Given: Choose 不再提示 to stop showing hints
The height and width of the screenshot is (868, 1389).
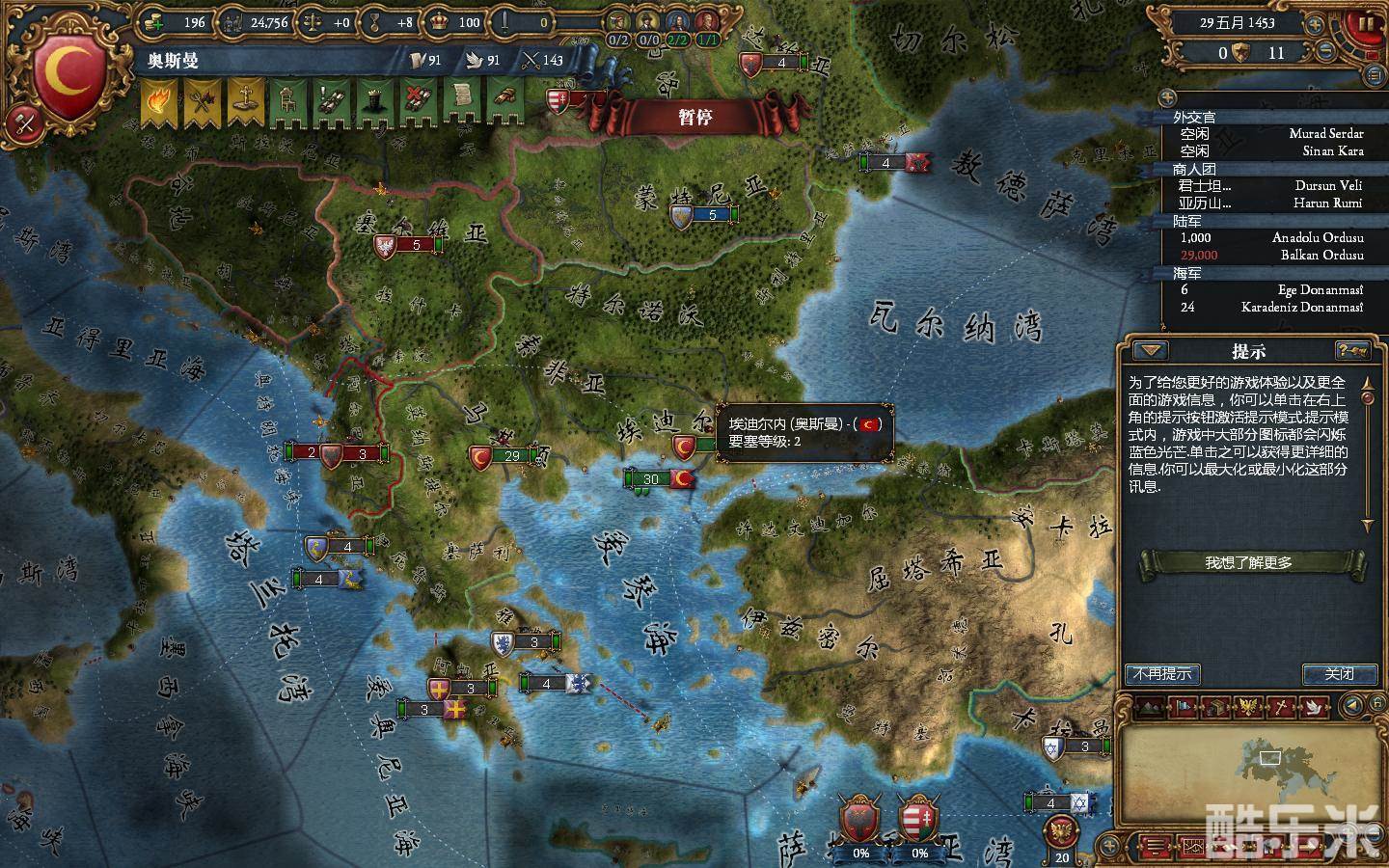Looking at the screenshot, I should pos(1162,674).
